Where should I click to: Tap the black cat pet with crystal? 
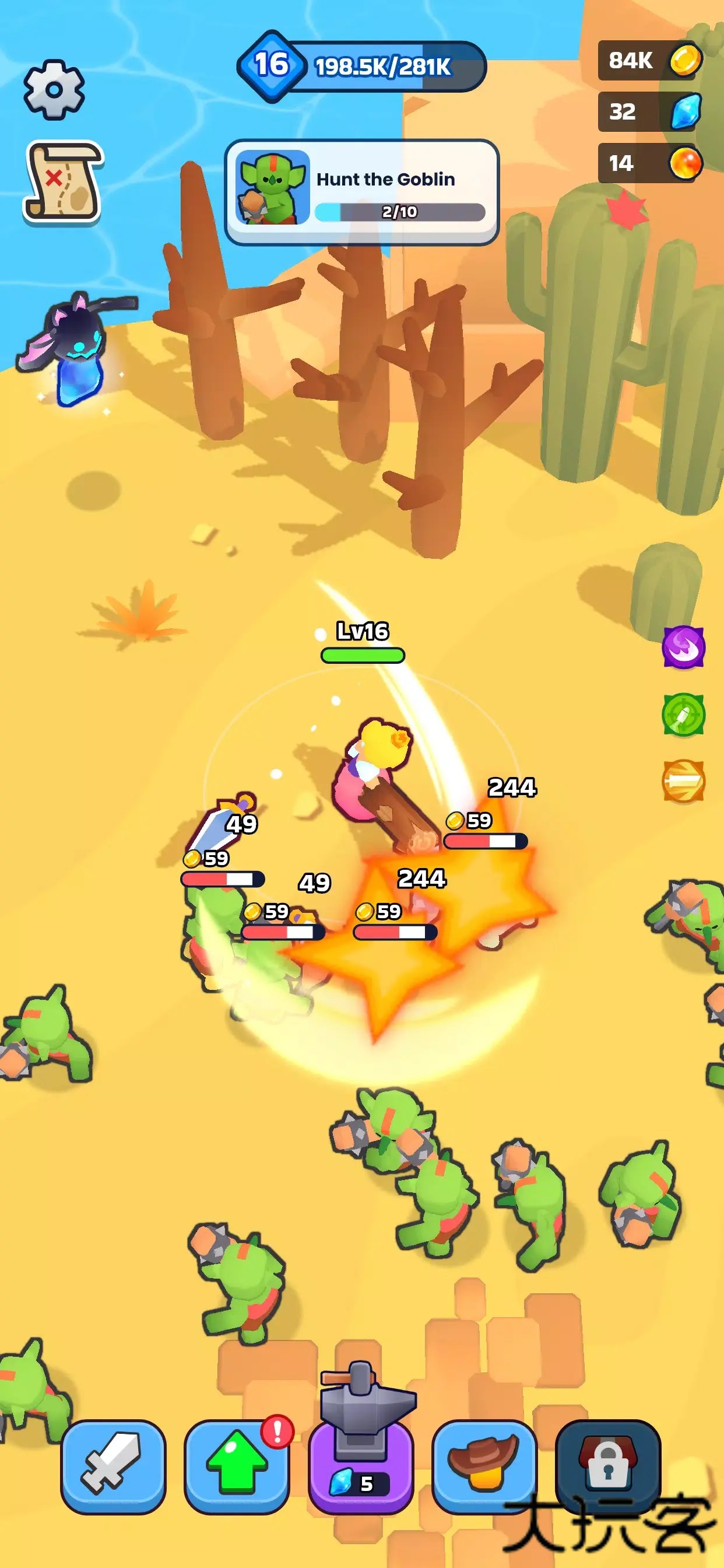74,348
